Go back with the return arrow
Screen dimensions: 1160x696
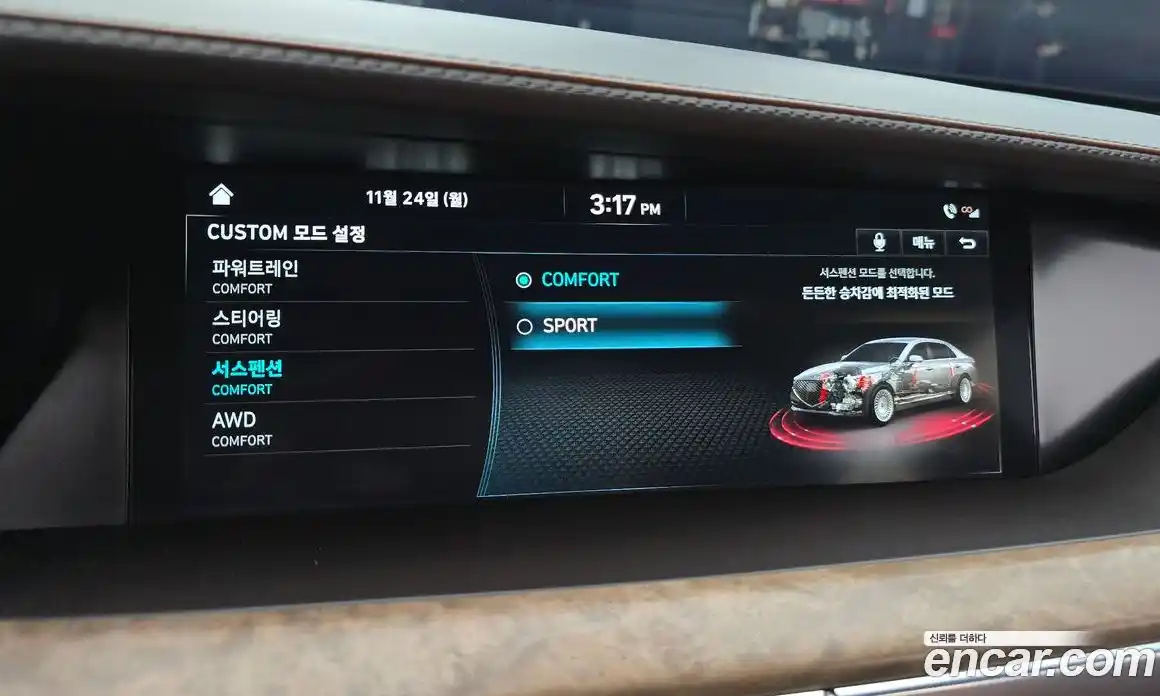[967, 243]
